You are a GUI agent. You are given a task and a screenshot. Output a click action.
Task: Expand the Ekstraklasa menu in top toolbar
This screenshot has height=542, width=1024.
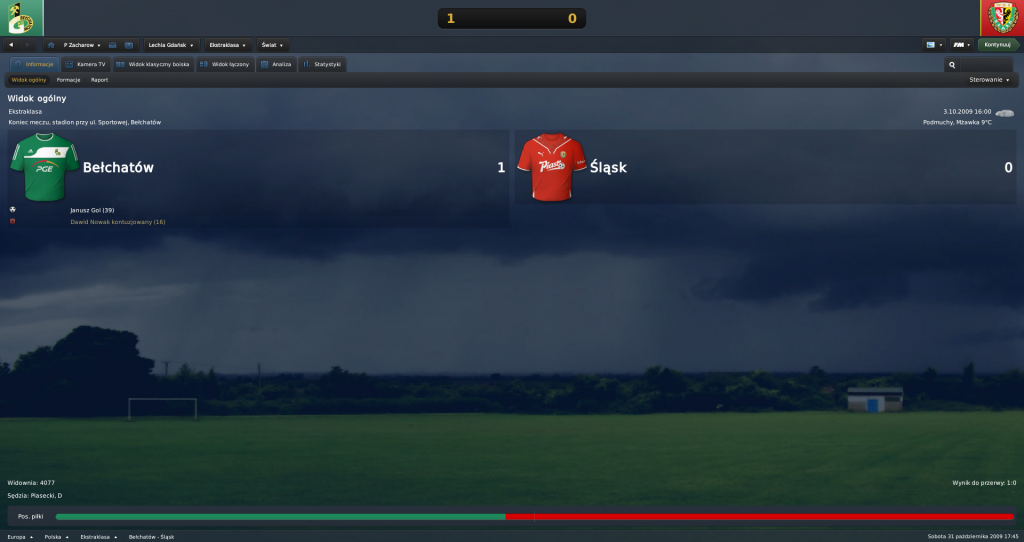point(230,45)
